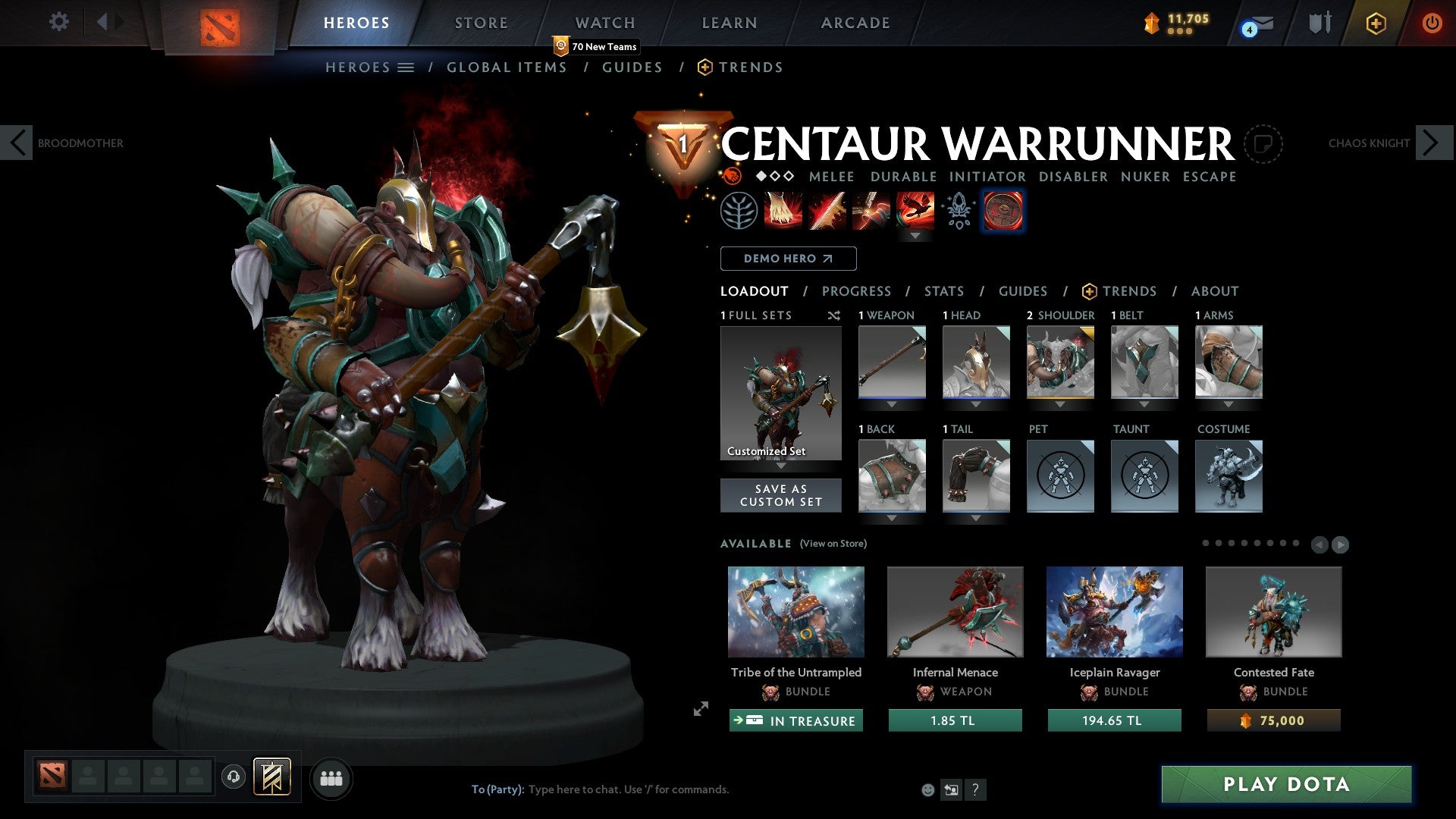Viewport: 1456px width, 819px height.
Task: Click the shuffle icon next to Full Sets
Action: coord(833,315)
